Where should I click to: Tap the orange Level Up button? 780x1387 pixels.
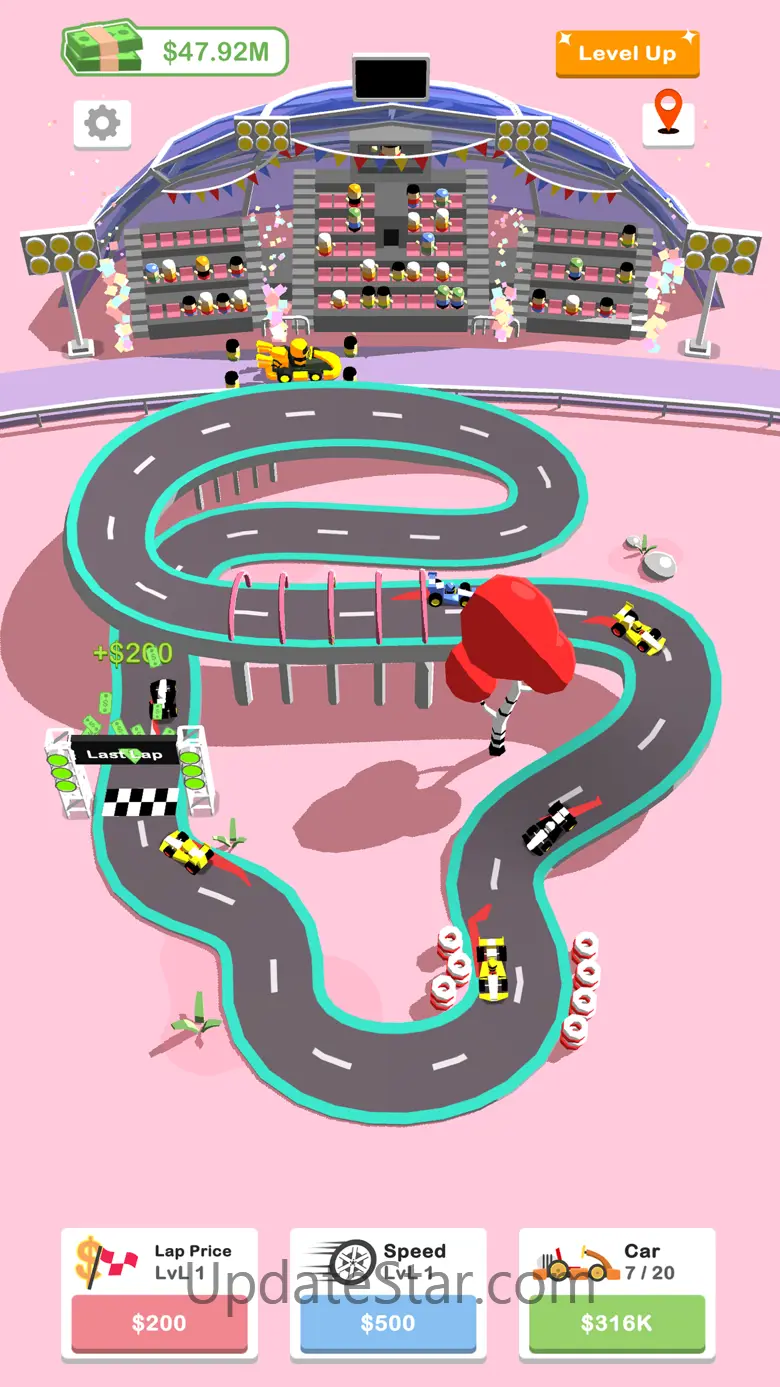[627, 54]
